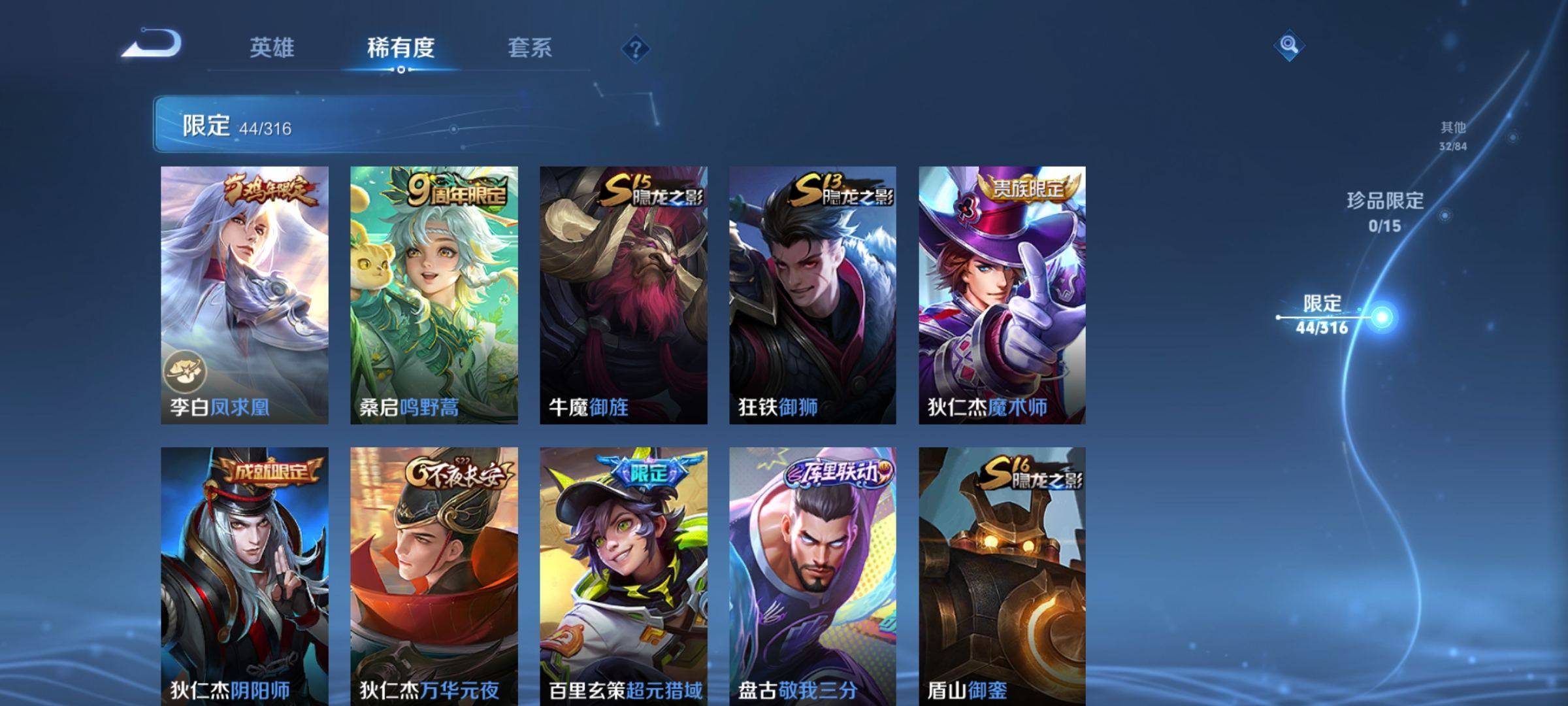Go back with the return arrow
The height and width of the screenshot is (706, 1568).
pyautogui.click(x=152, y=44)
